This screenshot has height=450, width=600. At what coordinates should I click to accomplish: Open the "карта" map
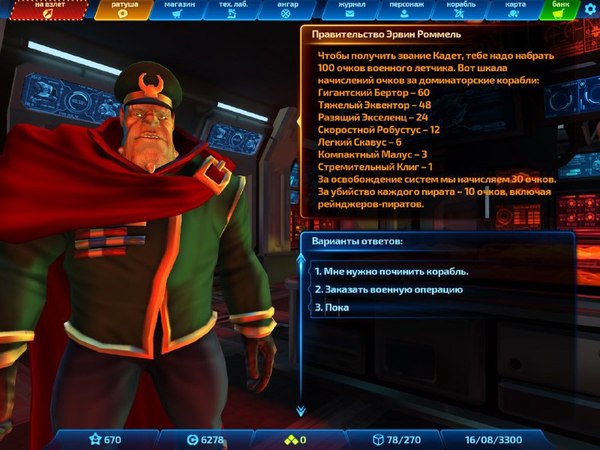(515, 9)
